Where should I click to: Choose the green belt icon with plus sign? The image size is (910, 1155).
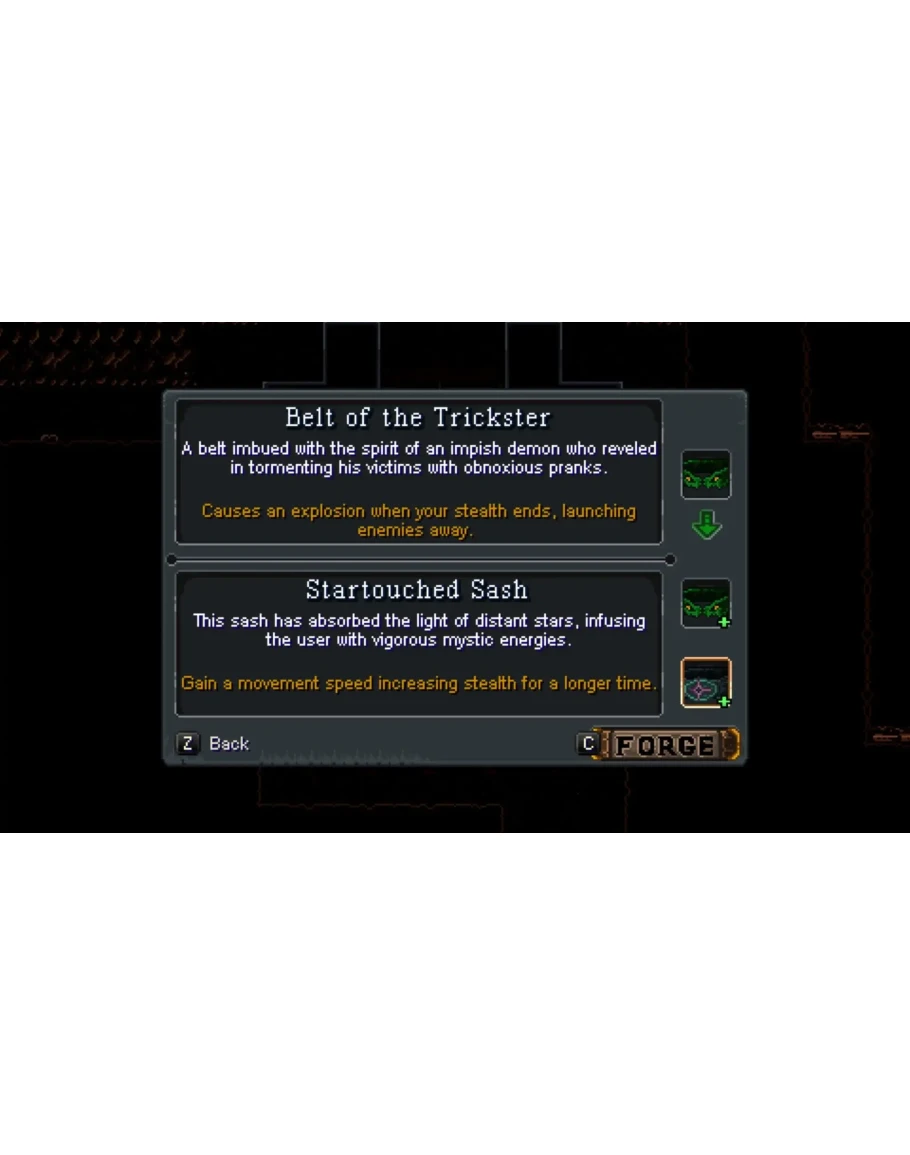tap(706, 604)
